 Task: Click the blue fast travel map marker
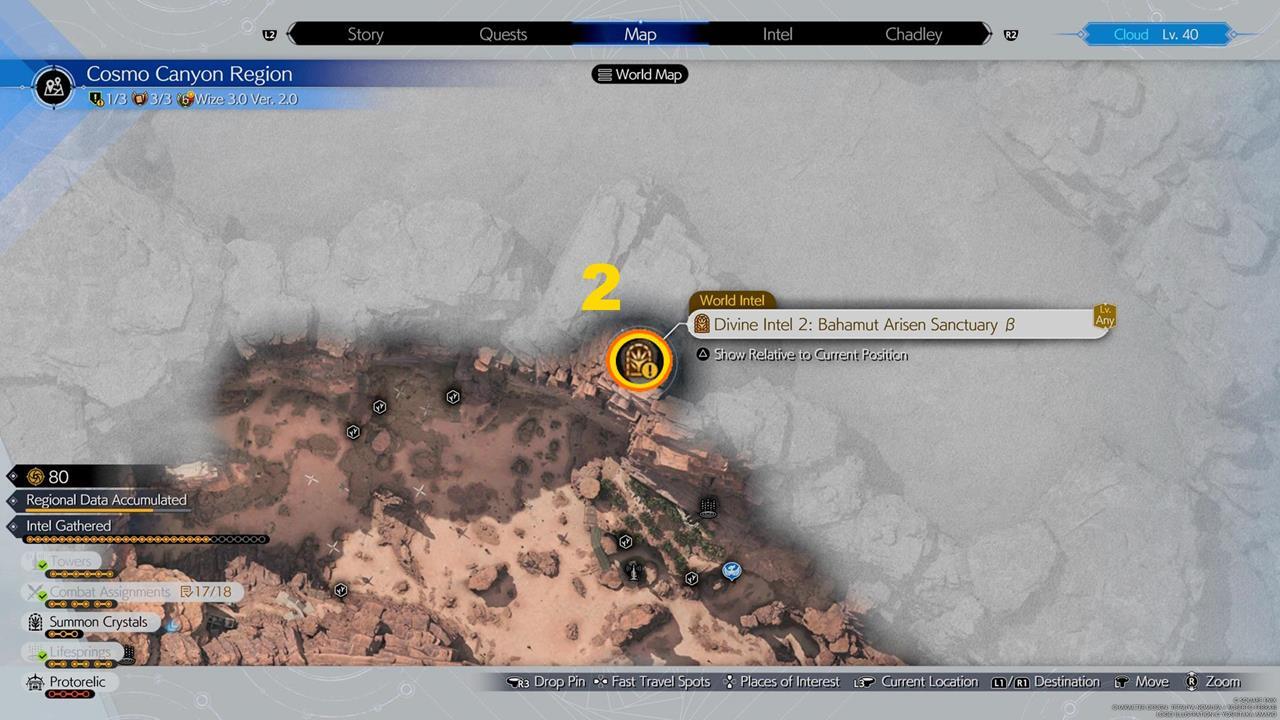click(731, 570)
